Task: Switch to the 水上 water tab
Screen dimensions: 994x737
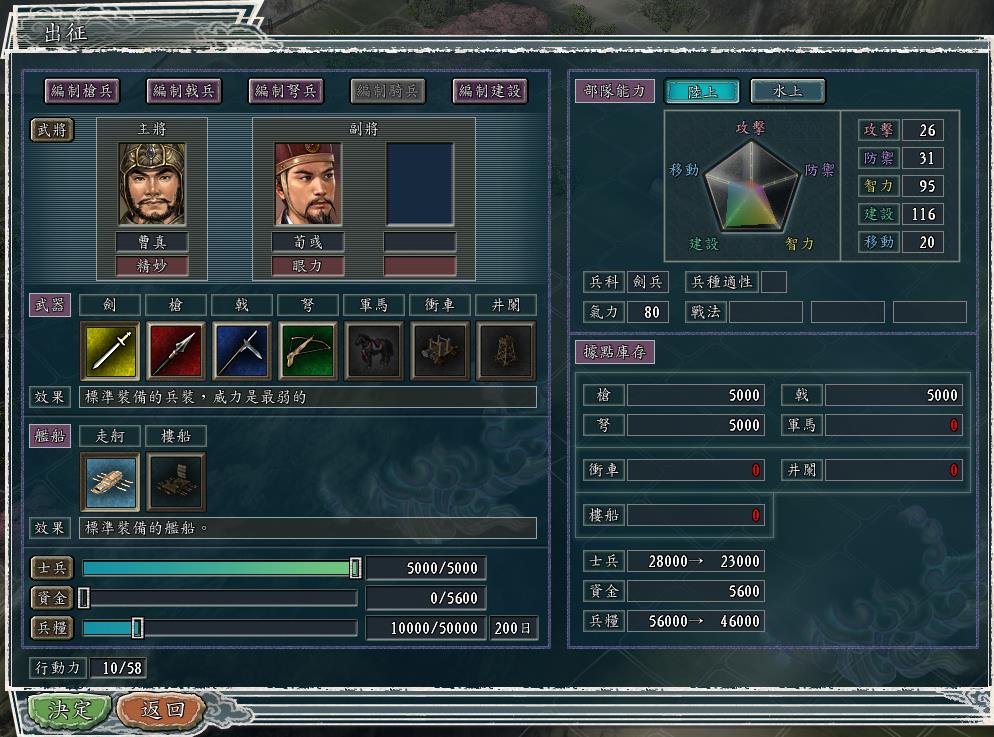Action: [787, 91]
